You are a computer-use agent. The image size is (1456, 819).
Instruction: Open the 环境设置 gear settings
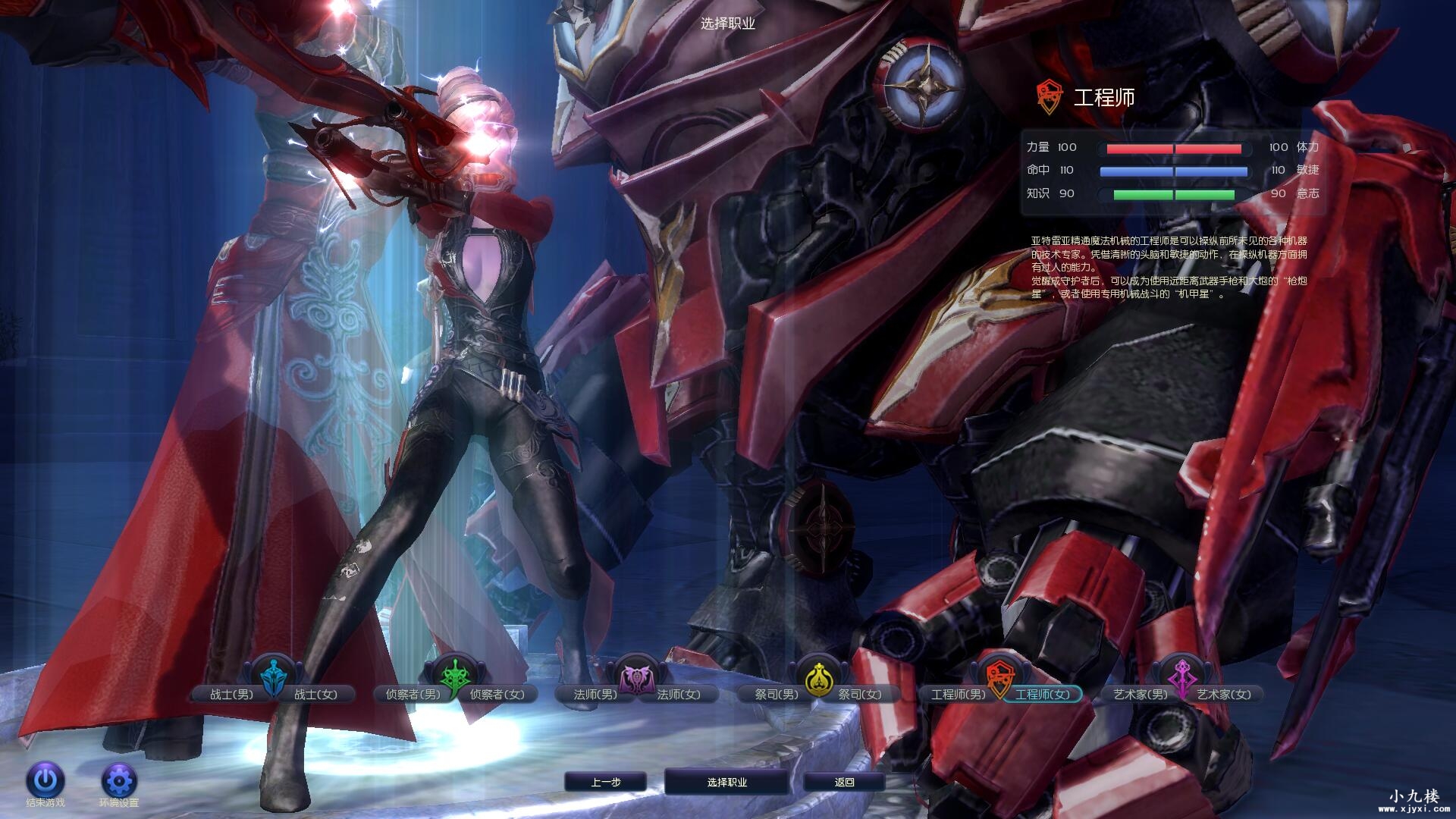point(119,780)
